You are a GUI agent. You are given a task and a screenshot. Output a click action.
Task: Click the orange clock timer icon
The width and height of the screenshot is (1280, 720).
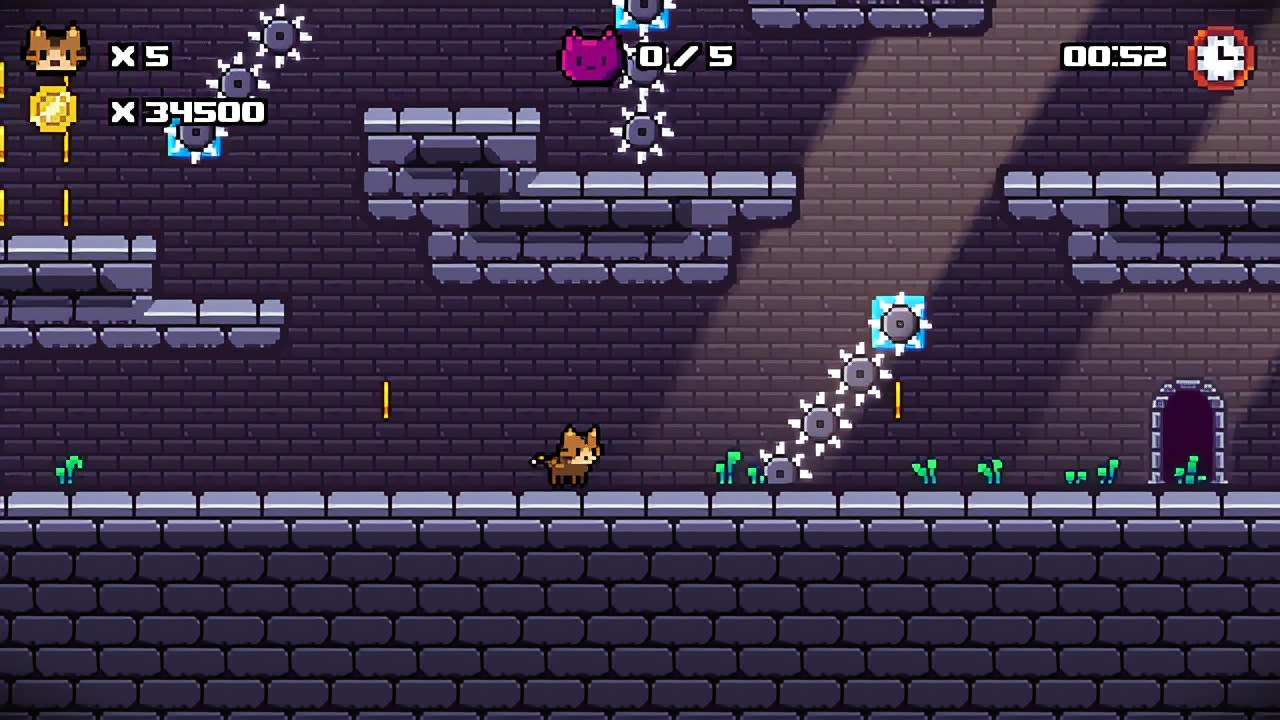click(1222, 57)
